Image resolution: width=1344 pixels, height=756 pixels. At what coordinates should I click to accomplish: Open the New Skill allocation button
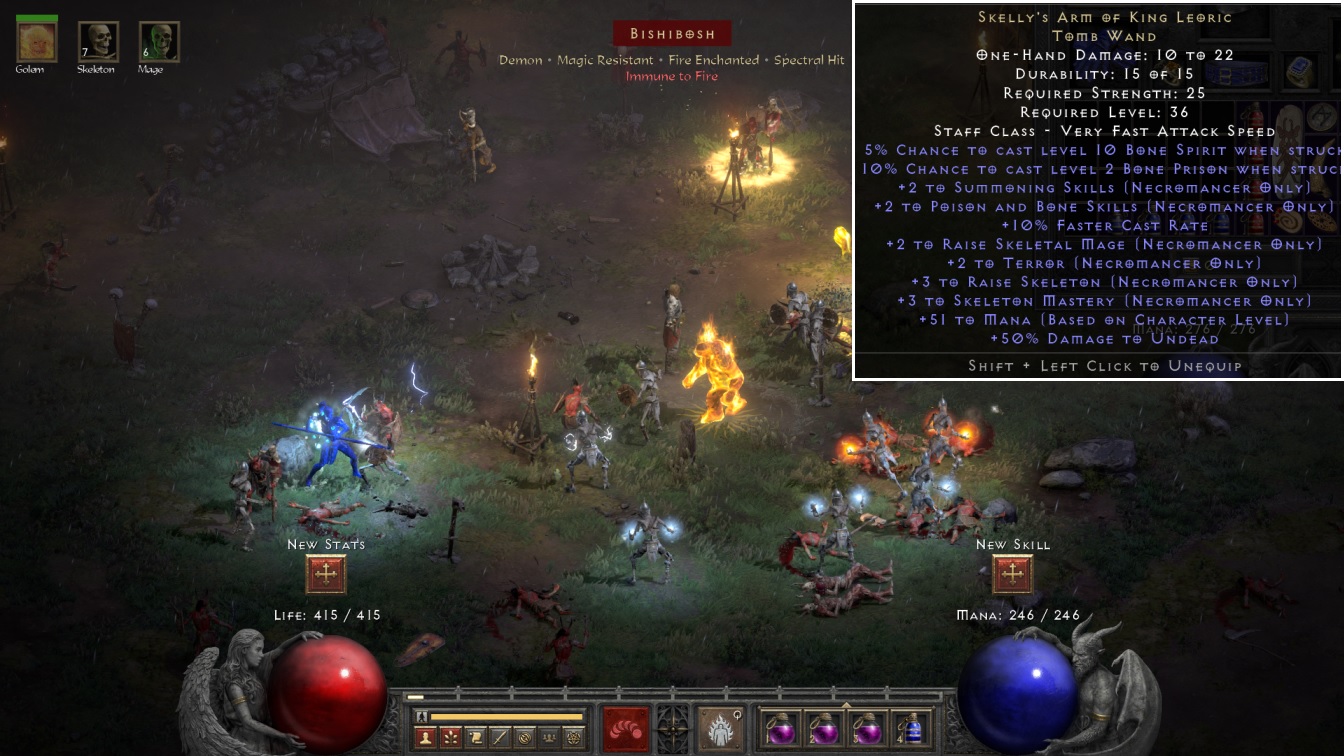coord(1012,575)
